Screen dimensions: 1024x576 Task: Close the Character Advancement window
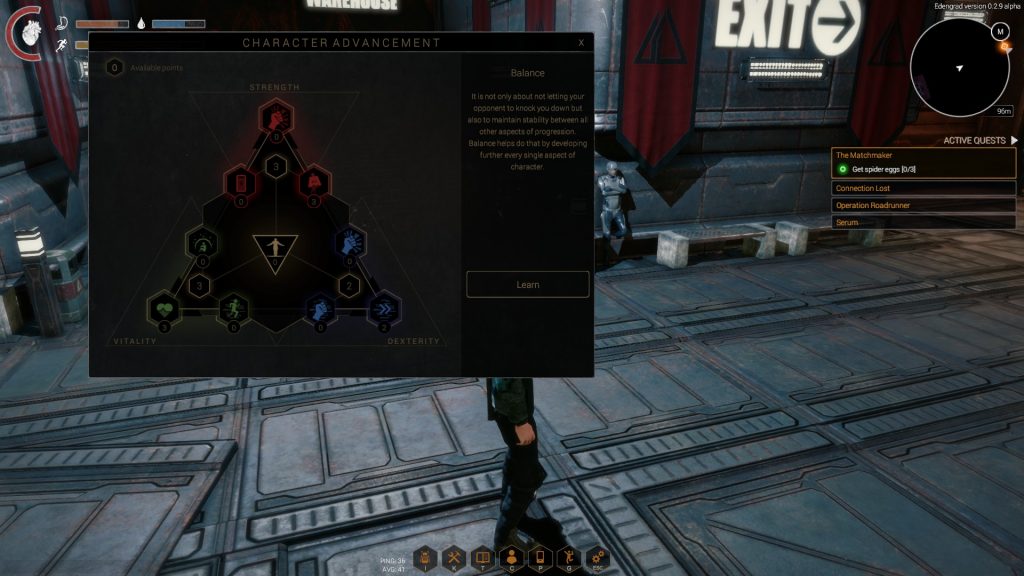point(581,43)
